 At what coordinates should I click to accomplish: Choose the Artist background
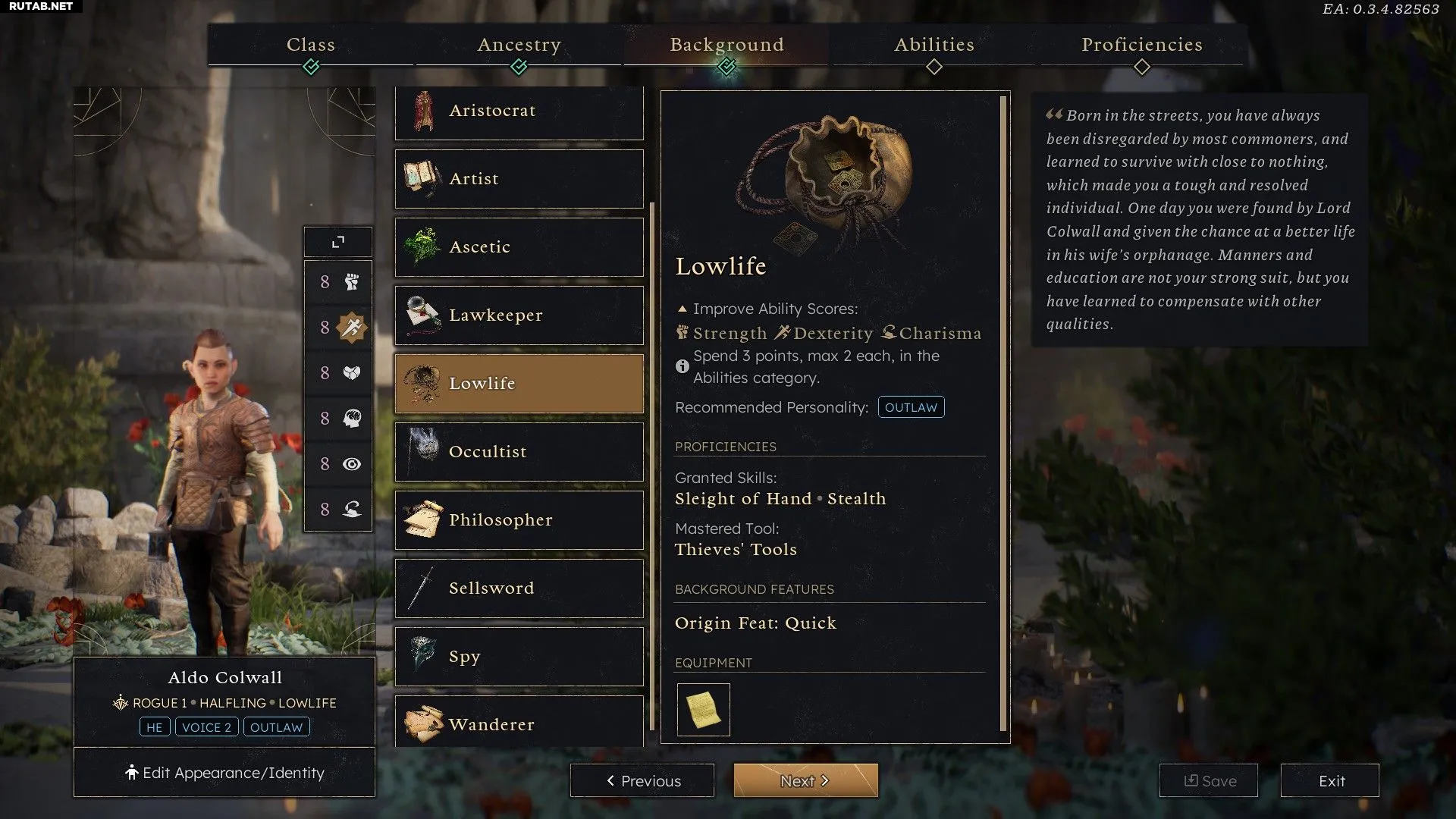pyautogui.click(x=519, y=179)
